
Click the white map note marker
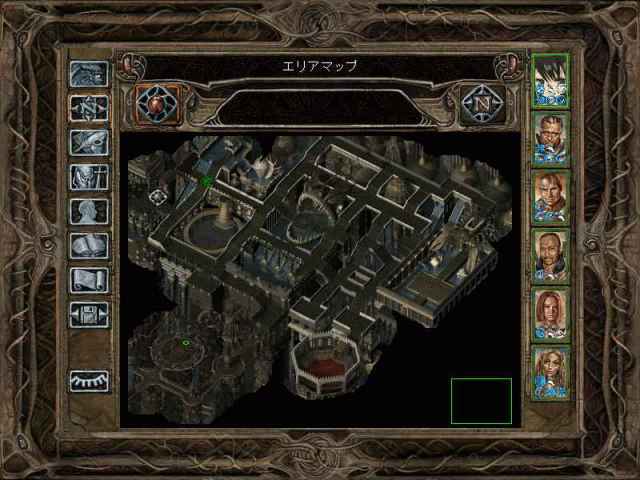pos(158,196)
